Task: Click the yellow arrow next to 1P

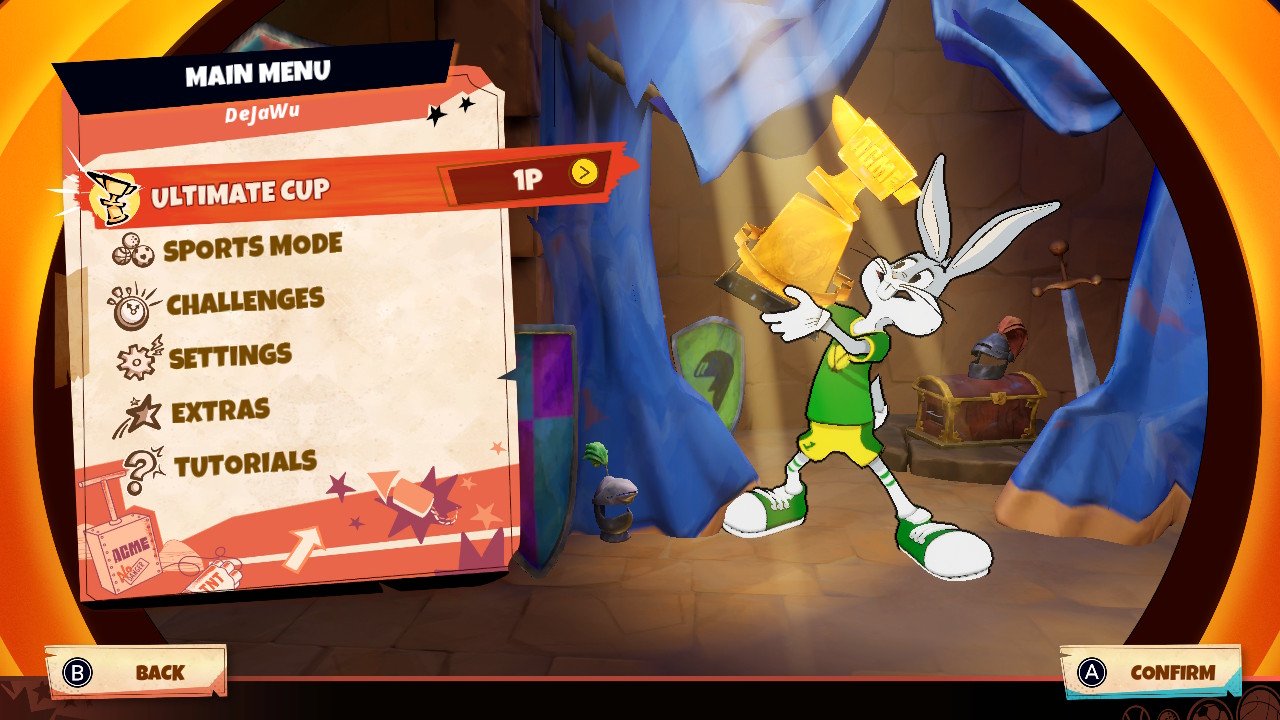Action: (x=584, y=173)
